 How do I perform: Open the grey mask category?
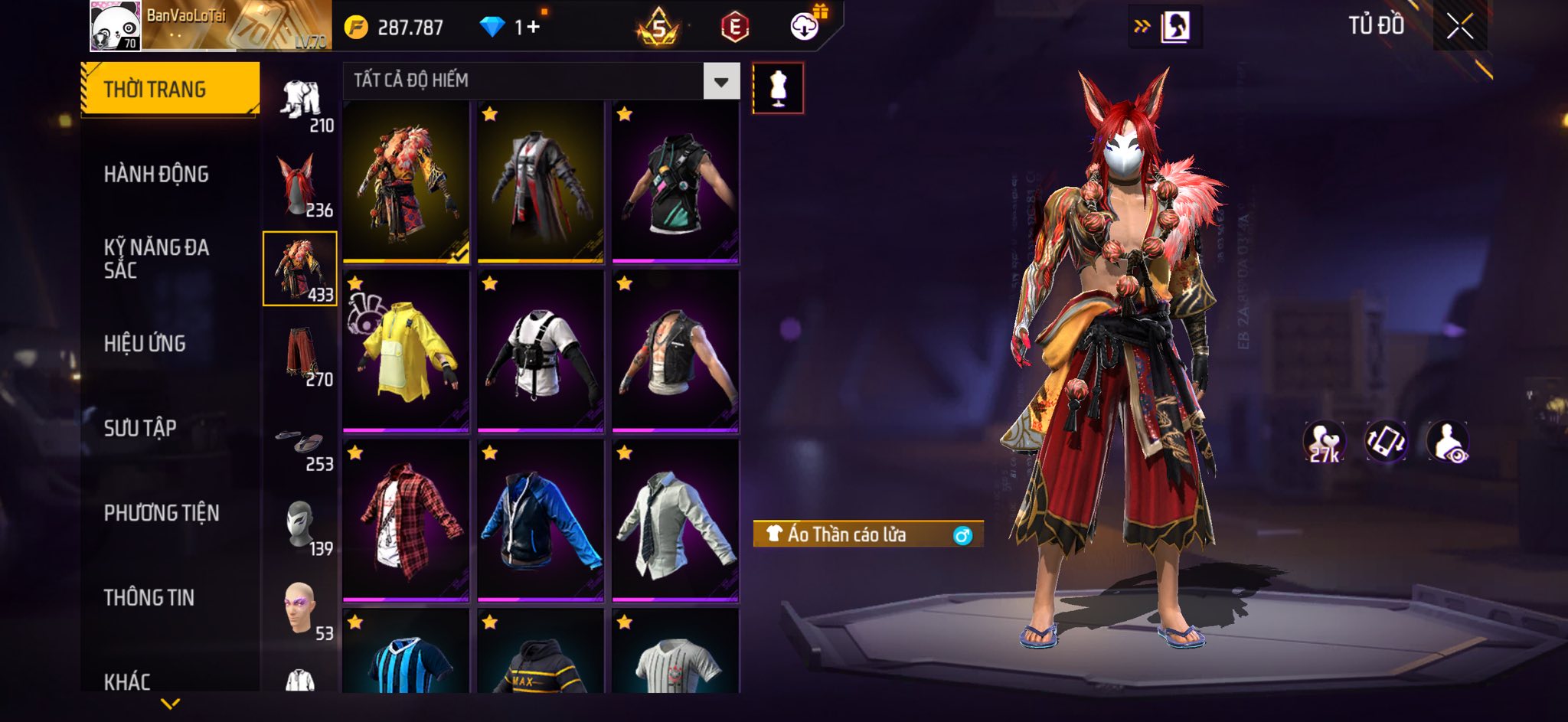pos(299,525)
